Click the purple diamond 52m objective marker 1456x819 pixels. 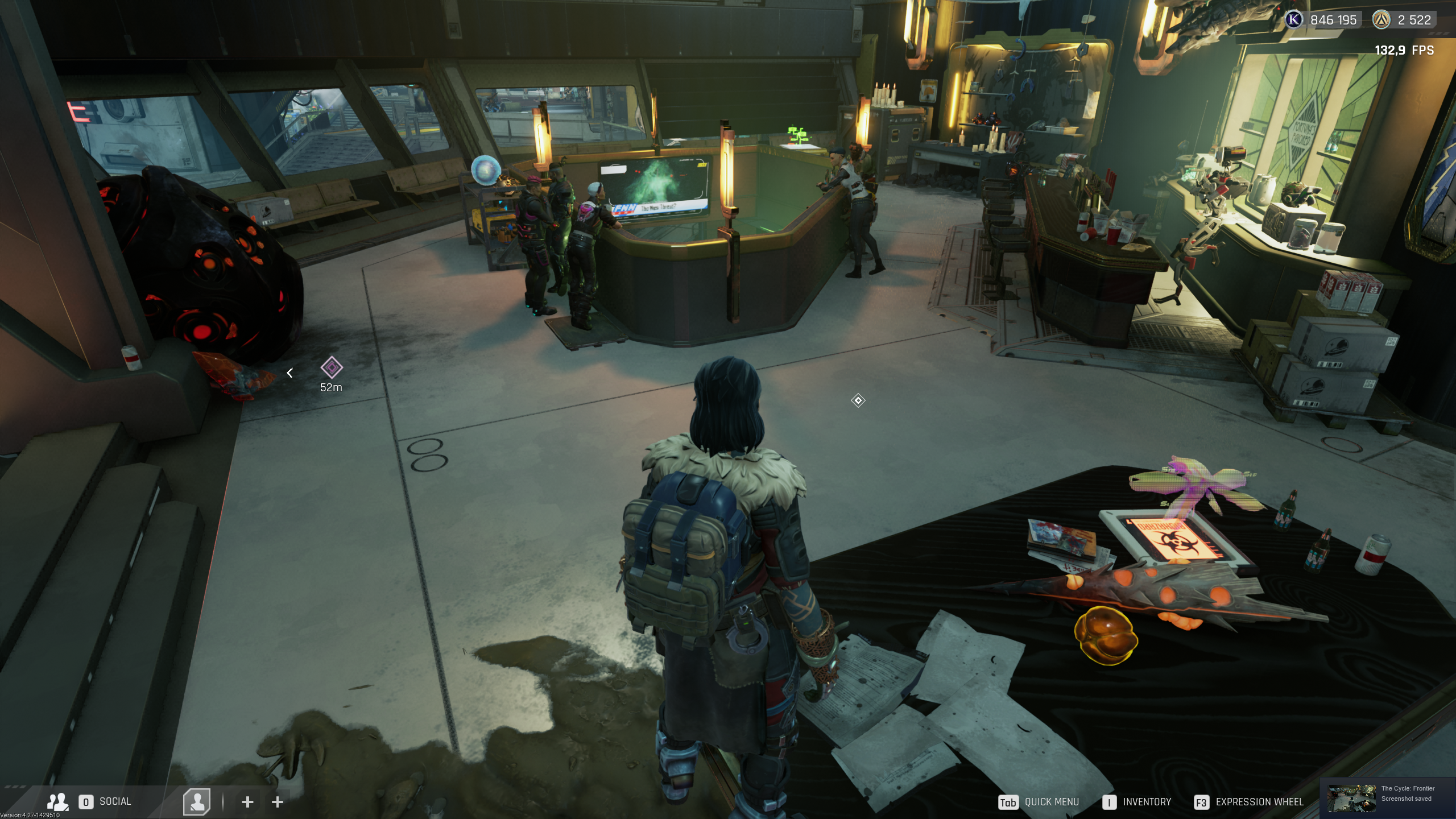pos(331,368)
